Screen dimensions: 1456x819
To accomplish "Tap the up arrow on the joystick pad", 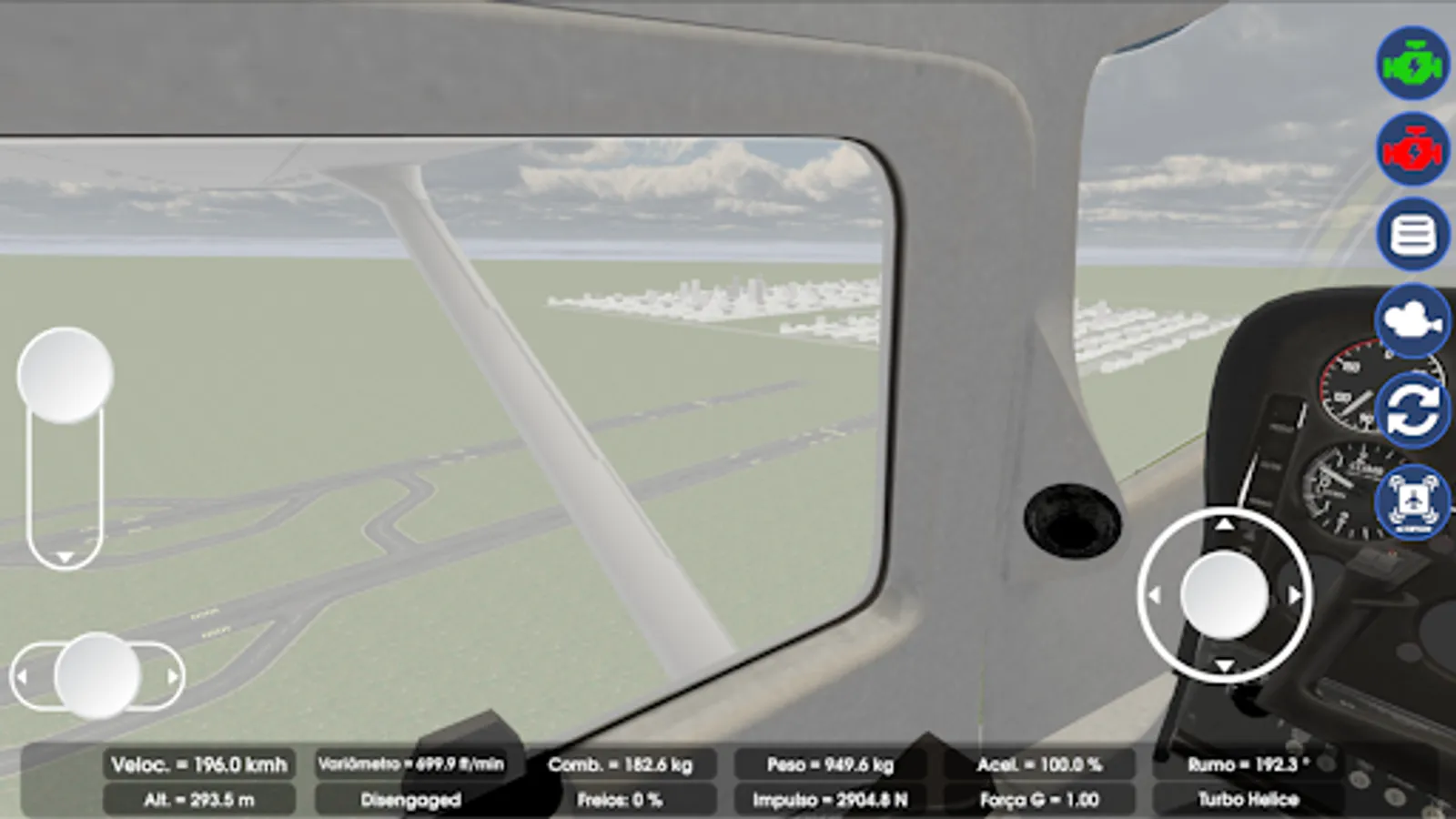I will coord(1227,526).
